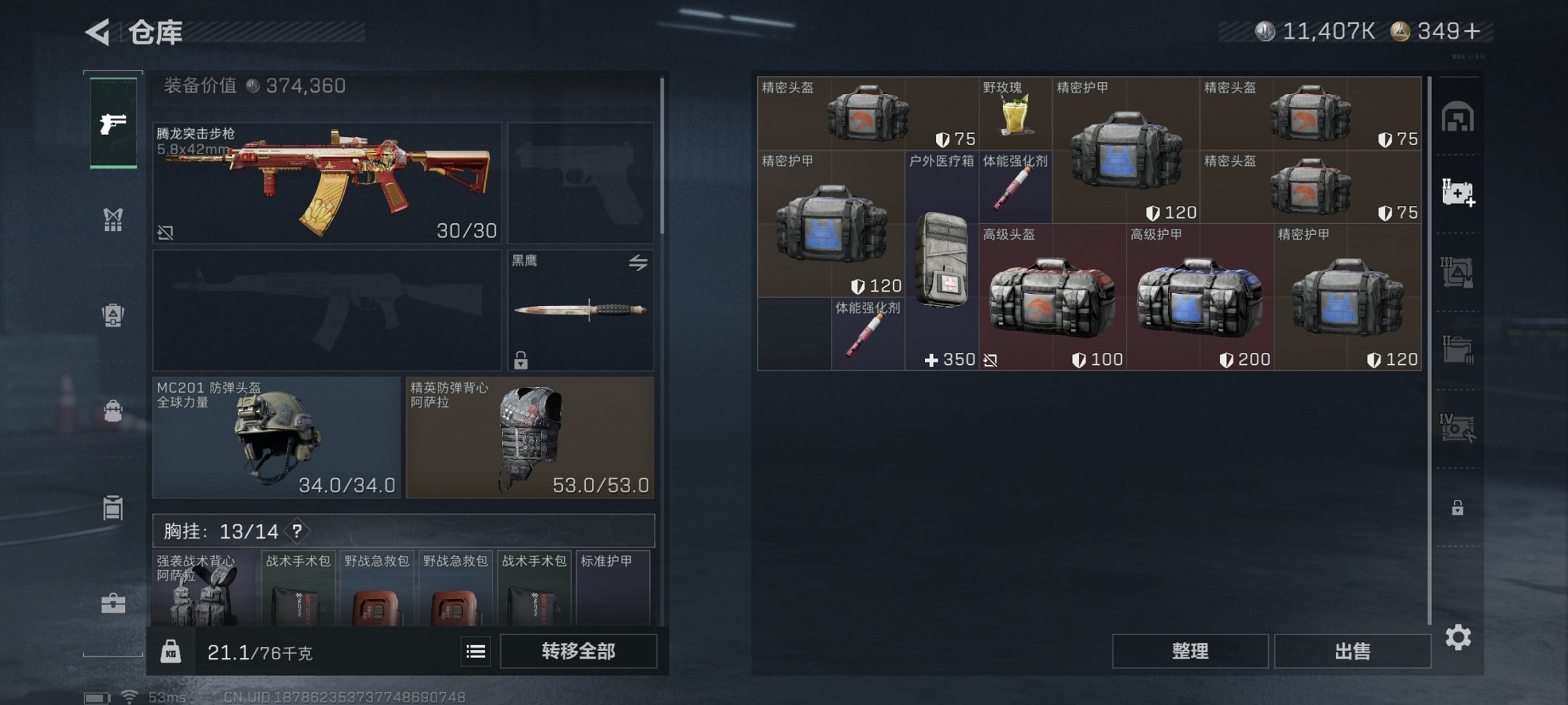Click the list view icon beside the weight display
The height and width of the screenshot is (705, 1568).
pos(475,651)
